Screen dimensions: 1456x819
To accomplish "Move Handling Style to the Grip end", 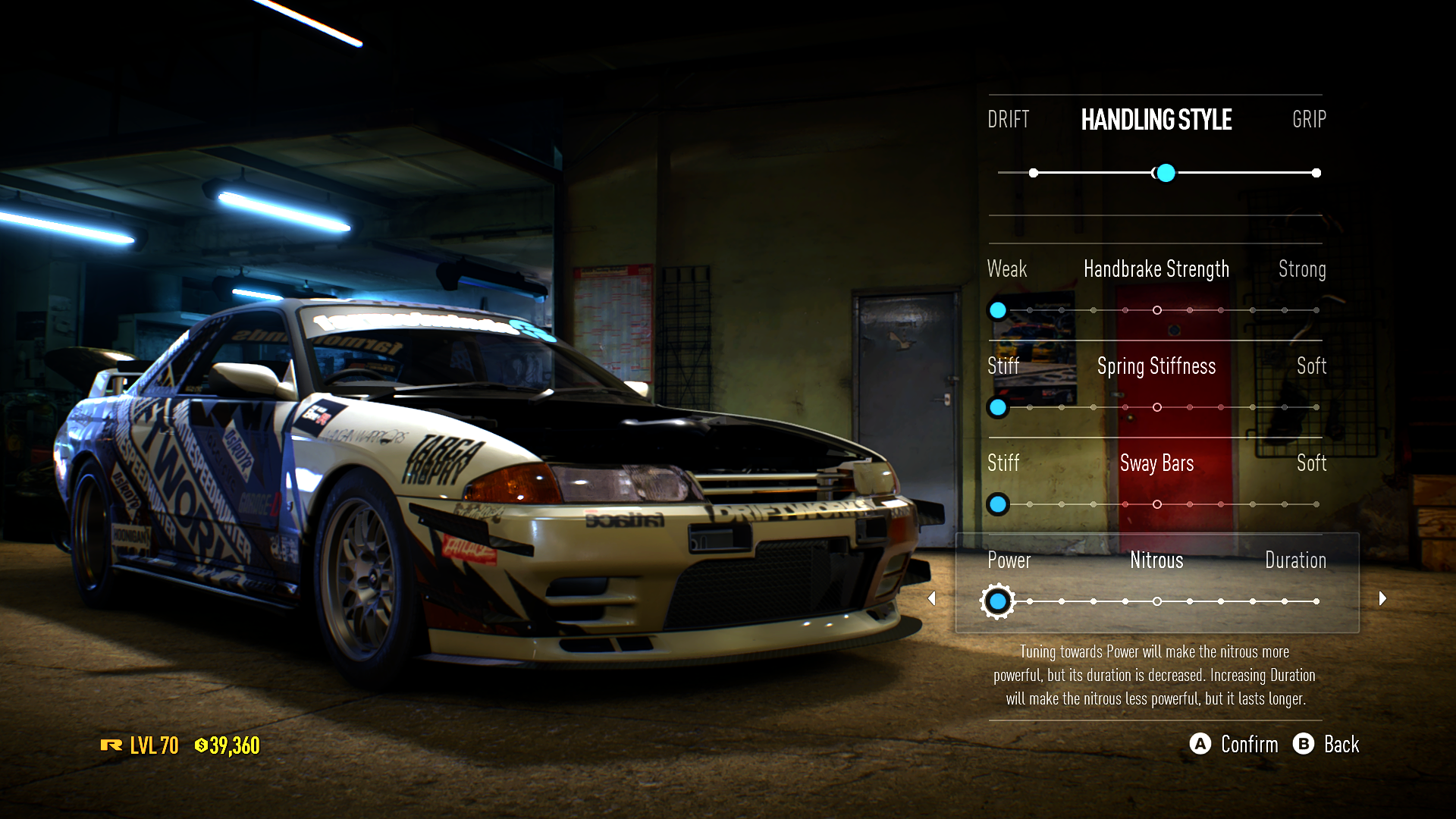I will pyautogui.click(x=1316, y=173).
